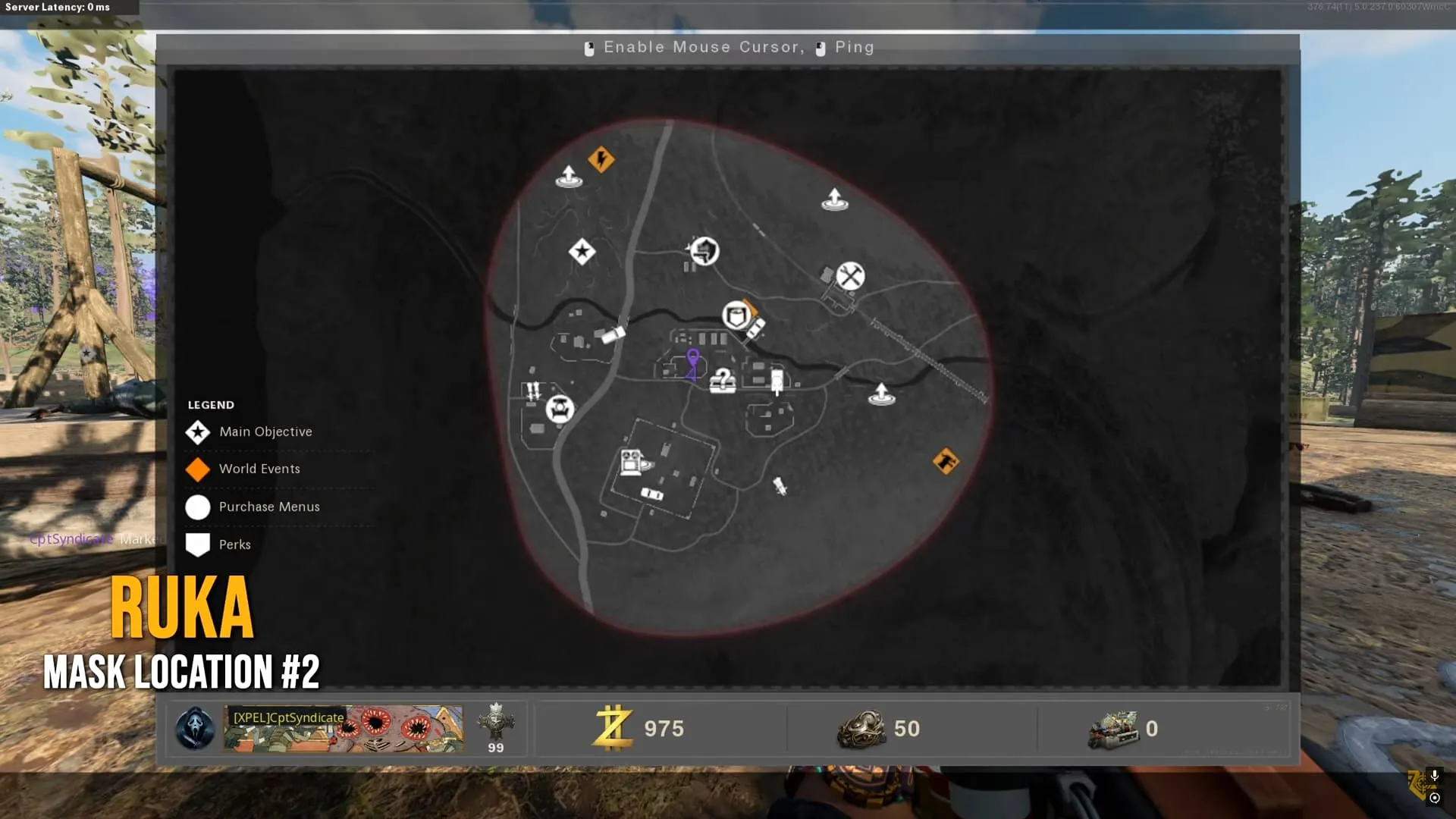The image size is (1456, 819).
Task: Click the Purchase Menus legend entry
Action: click(268, 507)
